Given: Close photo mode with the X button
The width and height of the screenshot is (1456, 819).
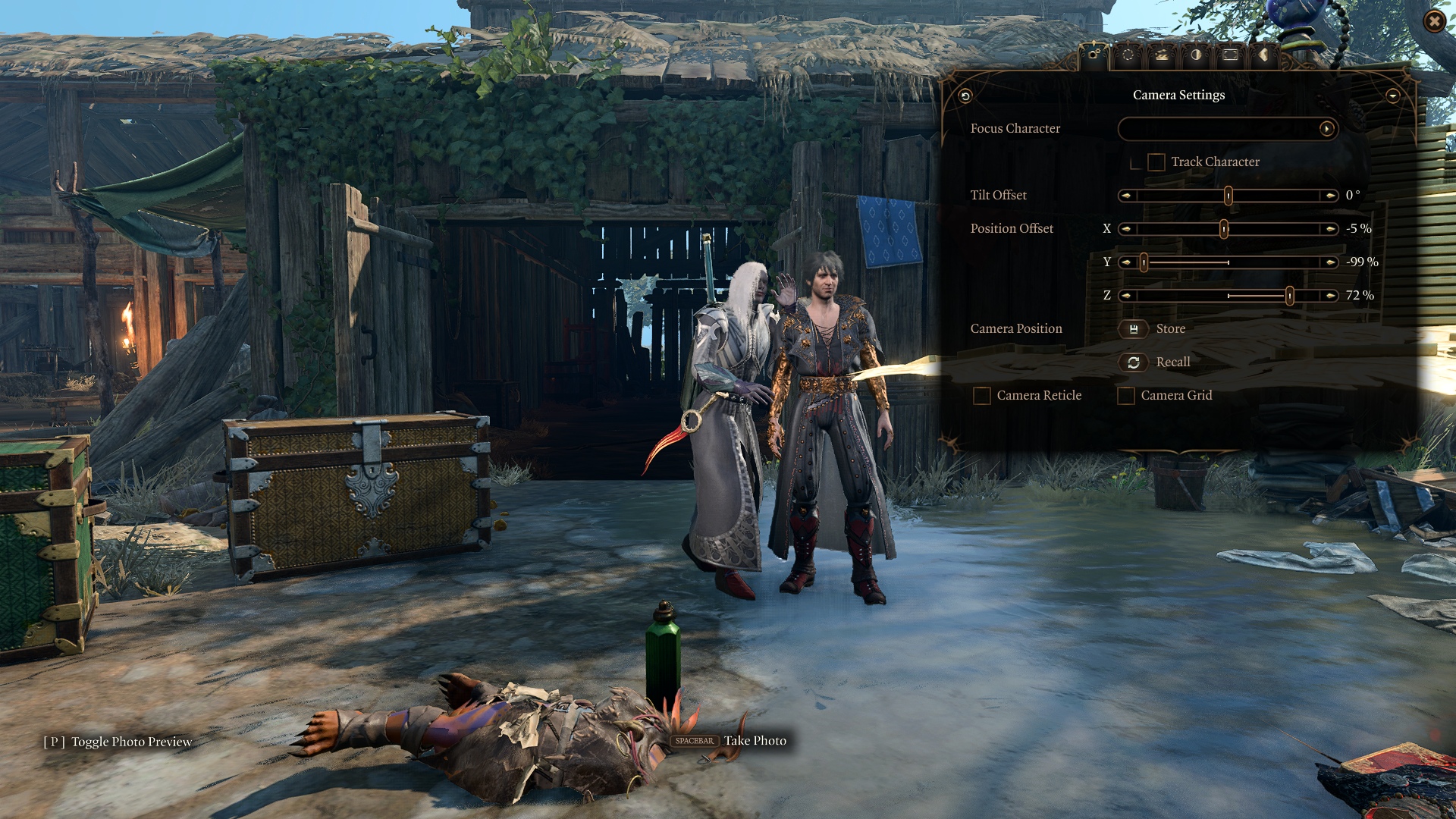Looking at the screenshot, I should tap(1434, 22).
